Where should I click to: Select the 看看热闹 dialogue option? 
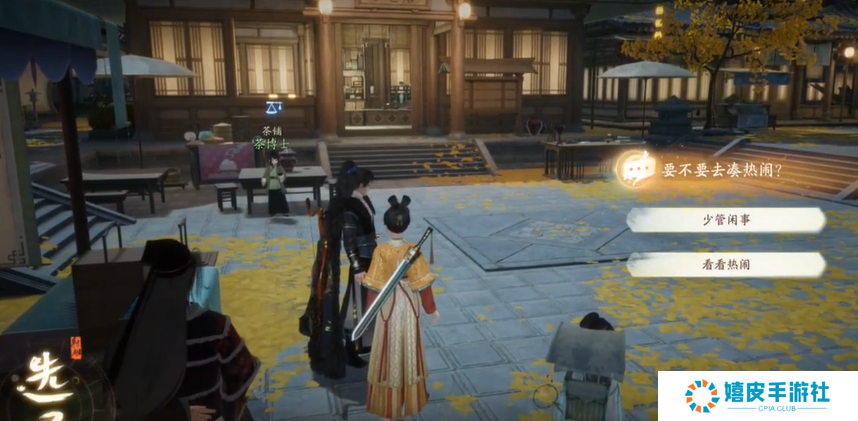(x=726, y=265)
